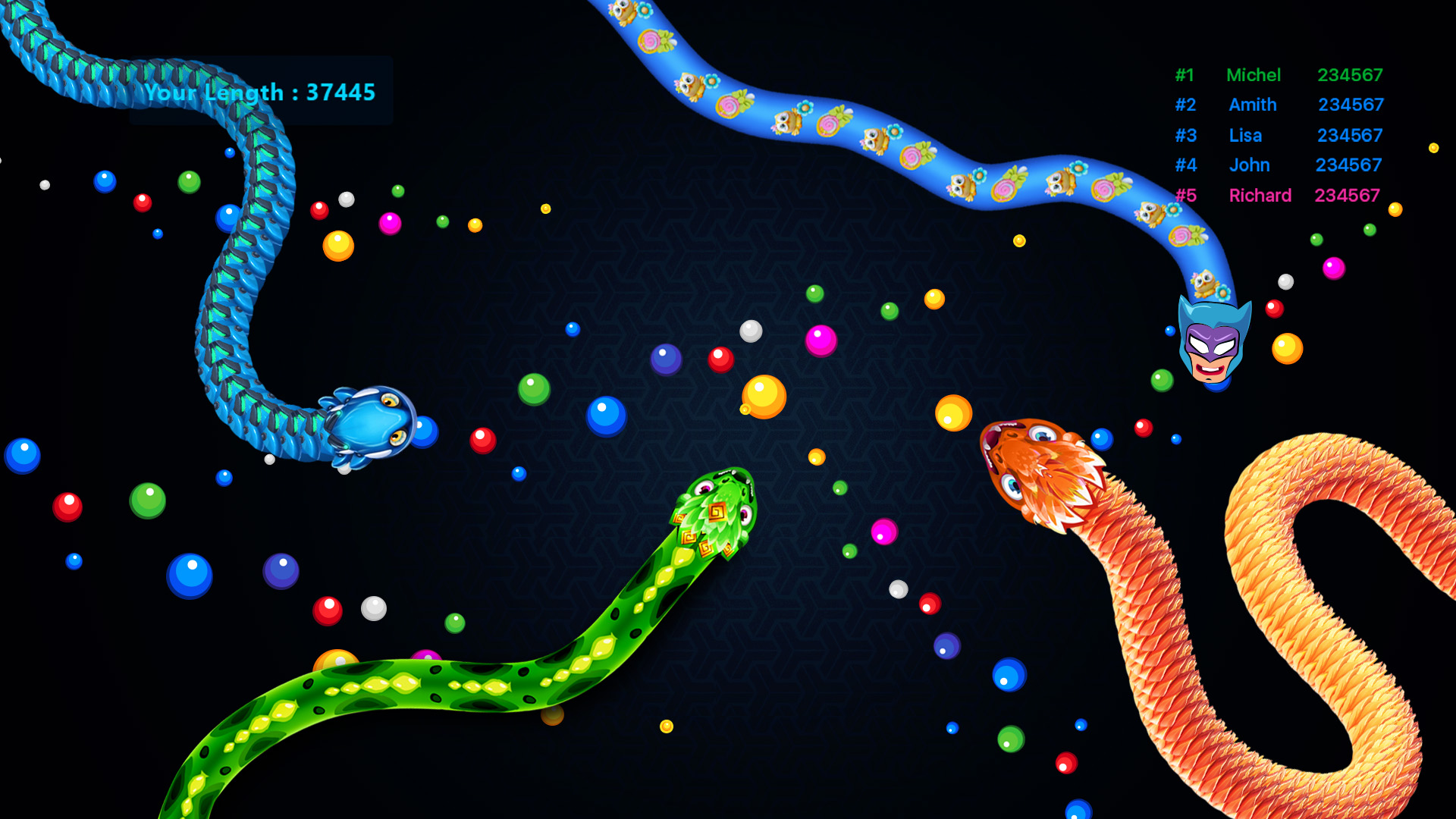Viewport: 1456px width, 819px height.
Task: Click the #5 rank marker beside Richard
Action: 1187,195
